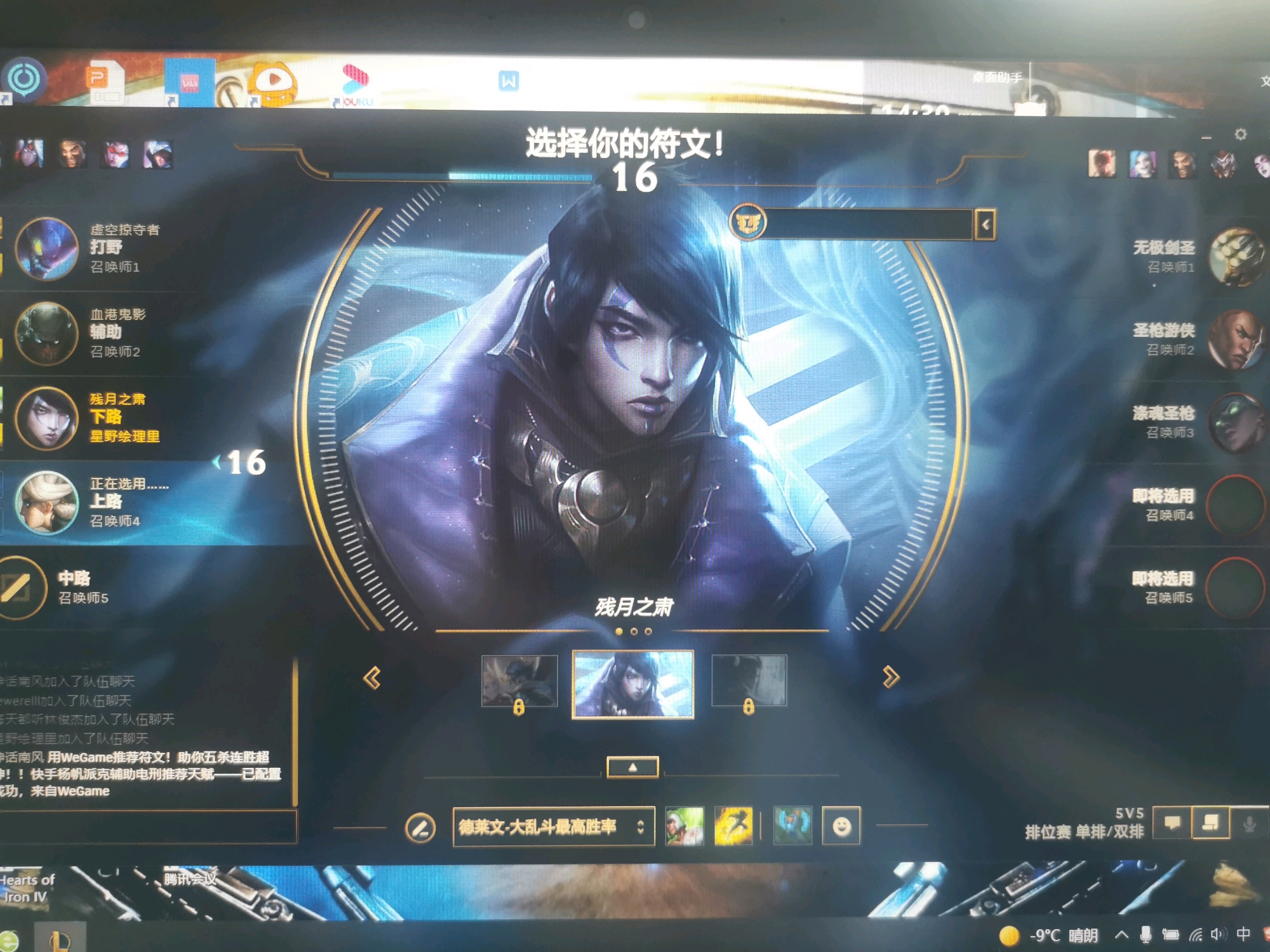Choose the locked skin thumbnail on the right

(x=749, y=681)
